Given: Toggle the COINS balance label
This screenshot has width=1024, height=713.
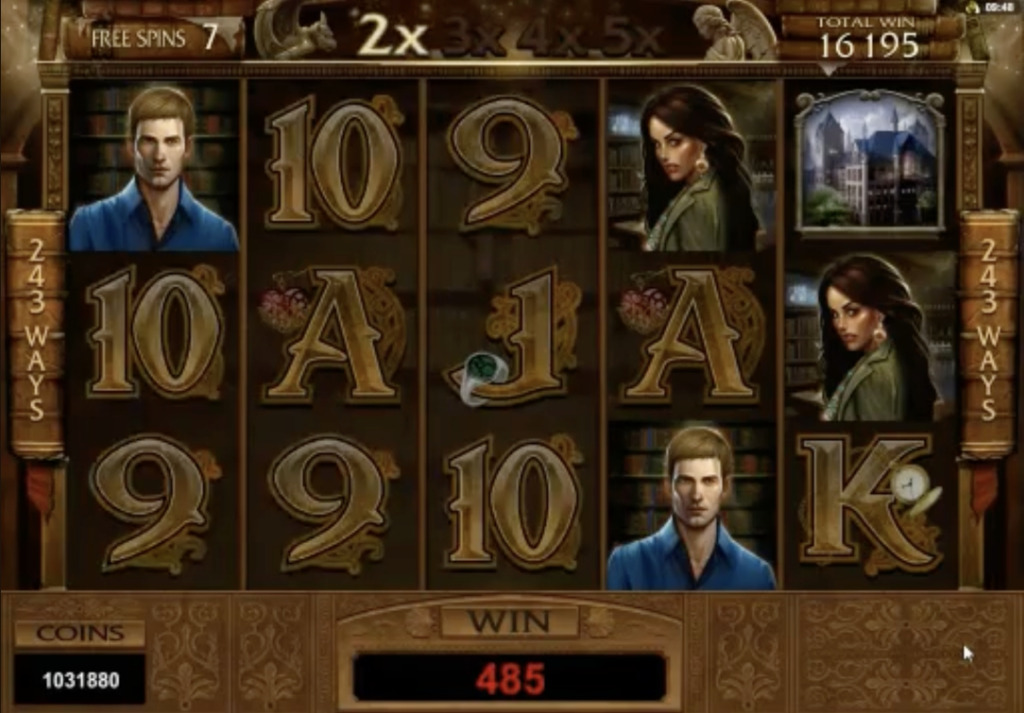Looking at the screenshot, I should point(80,633).
